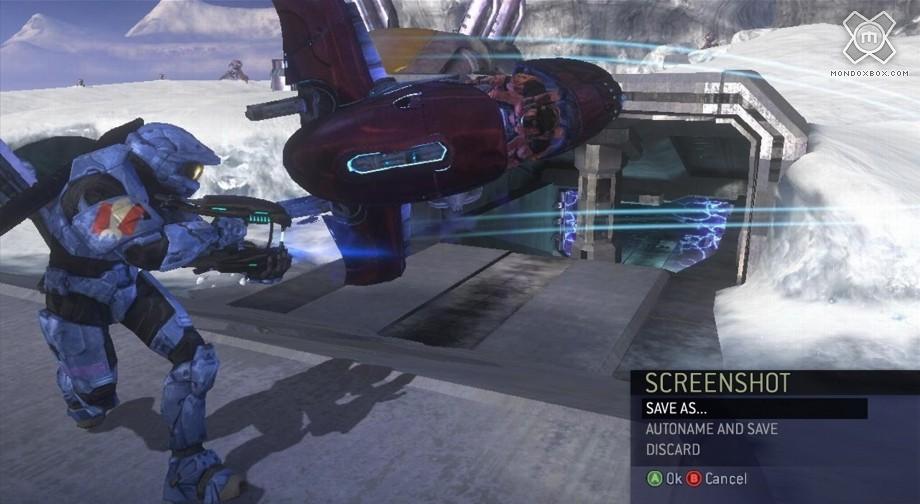920x504 pixels.
Task: Choose the Save As... option
Action: pos(681,408)
